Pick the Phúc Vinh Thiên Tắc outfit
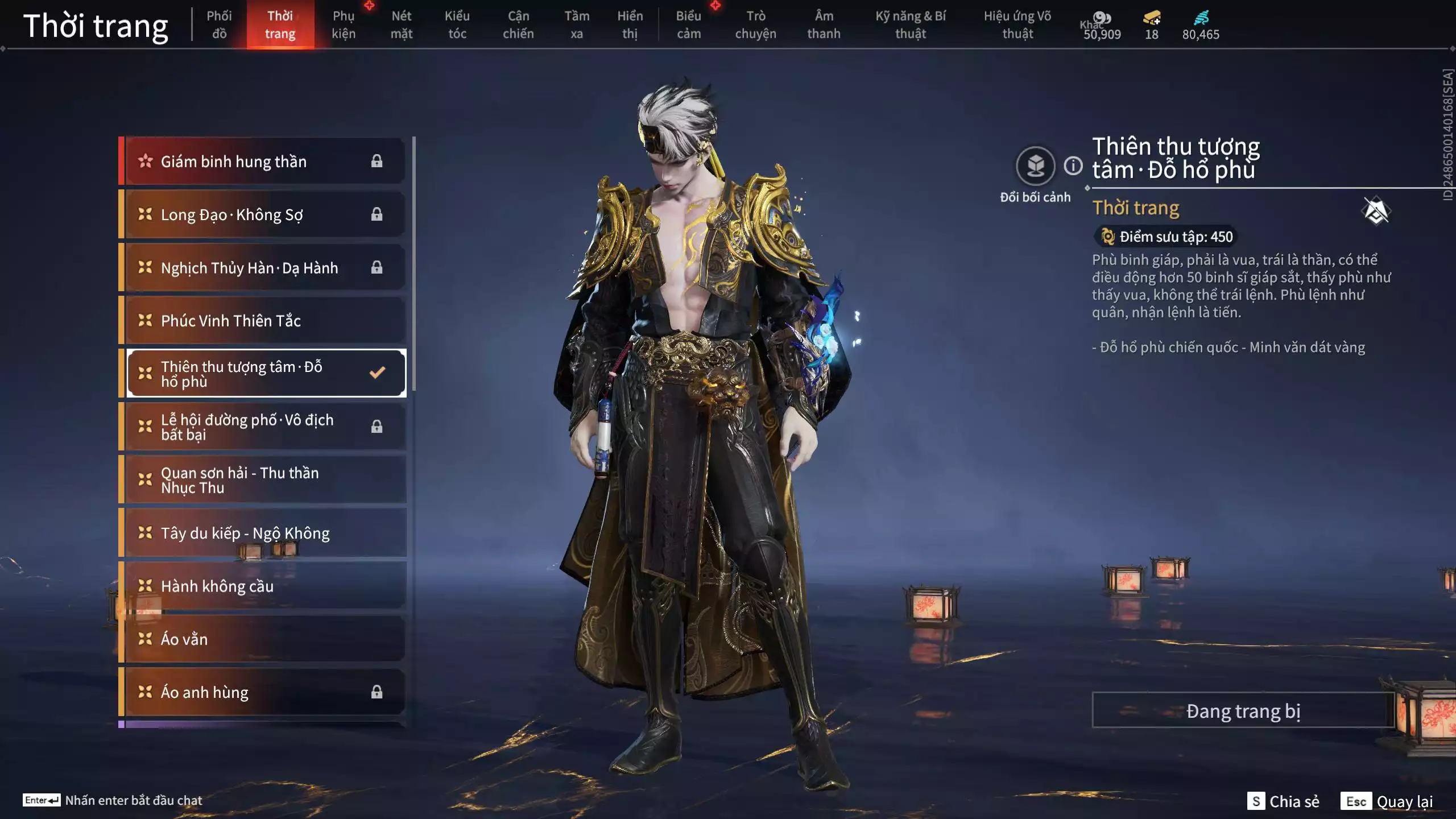 (264, 321)
